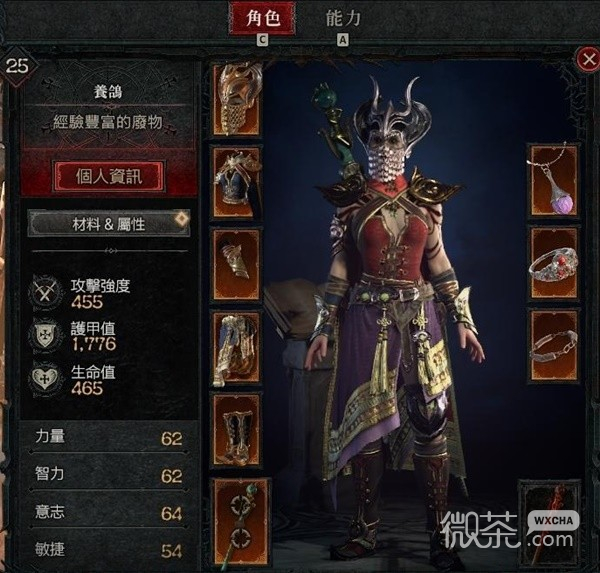Viewport: 600px width, 573px height.
Task: Select the helmet equipment slot
Action: 237,100
